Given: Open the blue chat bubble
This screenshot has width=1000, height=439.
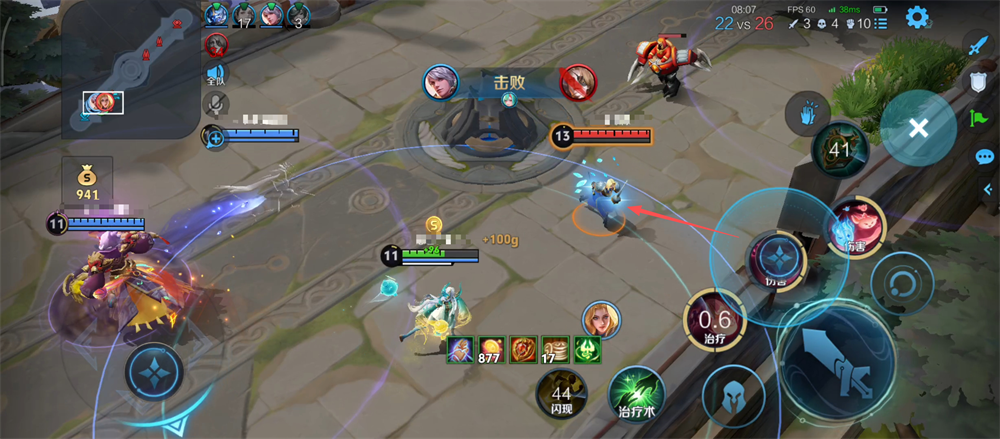Looking at the screenshot, I should (984, 157).
